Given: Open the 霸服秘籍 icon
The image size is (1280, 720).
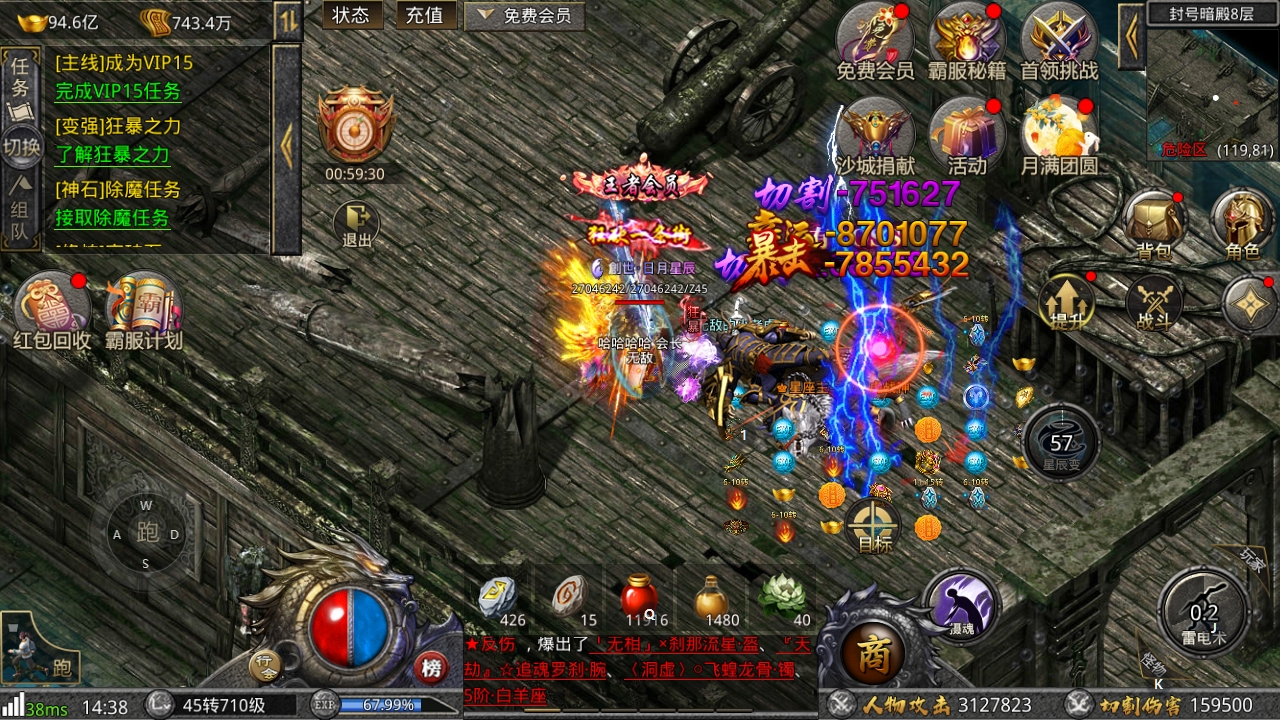Looking at the screenshot, I should (966, 42).
